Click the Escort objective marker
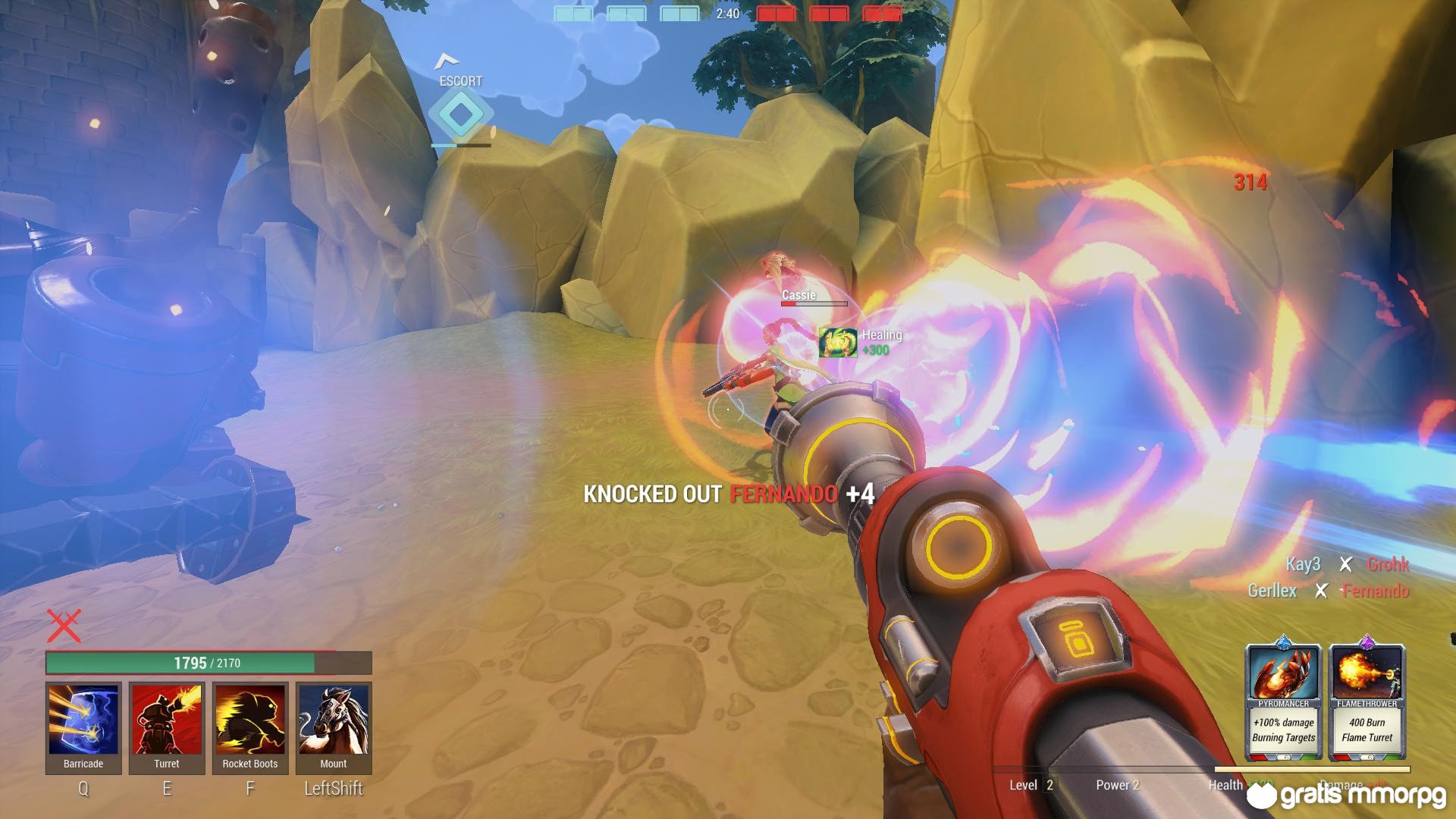This screenshot has height=819, width=1456. point(461,115)
